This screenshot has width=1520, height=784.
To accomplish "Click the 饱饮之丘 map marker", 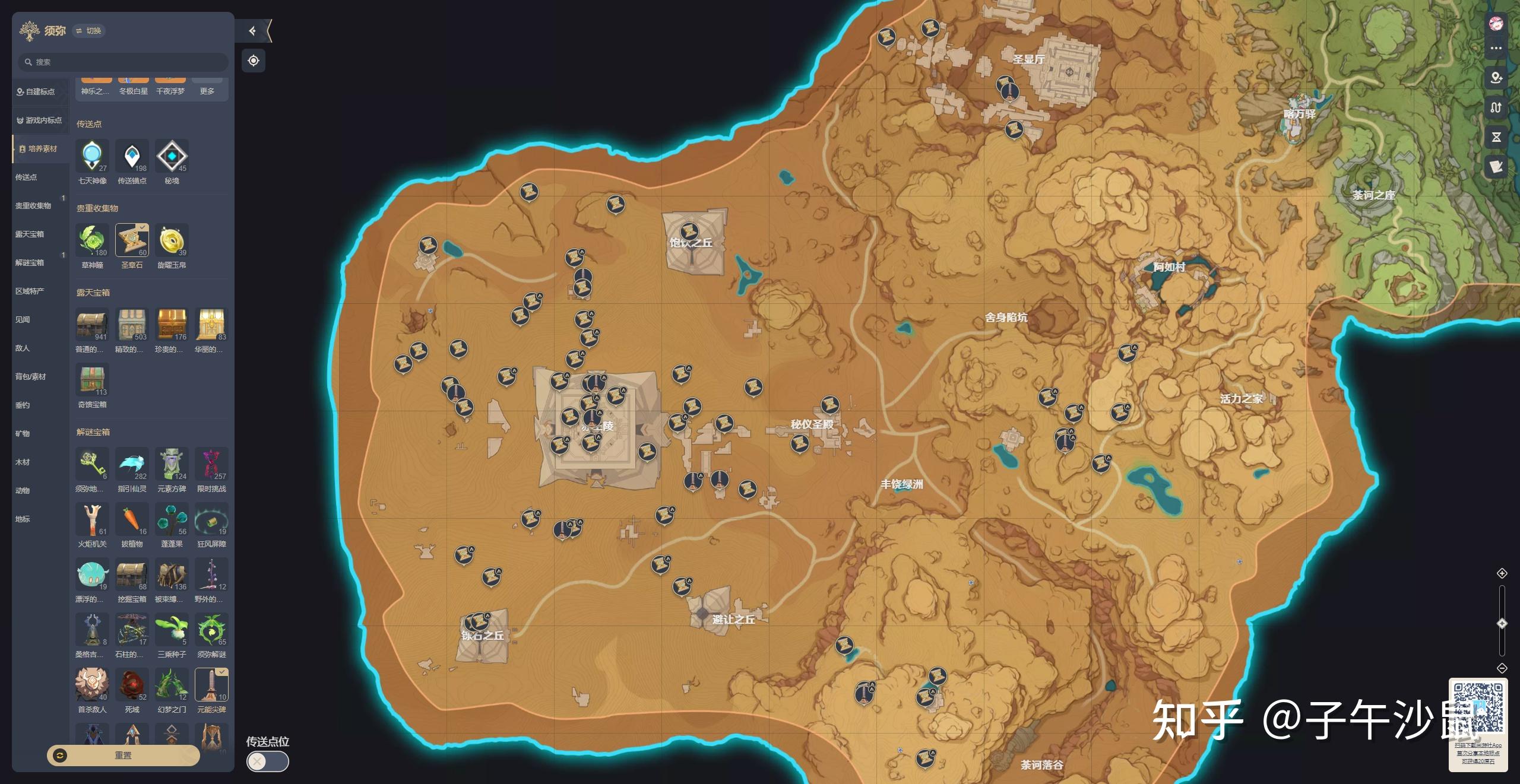I will coord(689,231).
